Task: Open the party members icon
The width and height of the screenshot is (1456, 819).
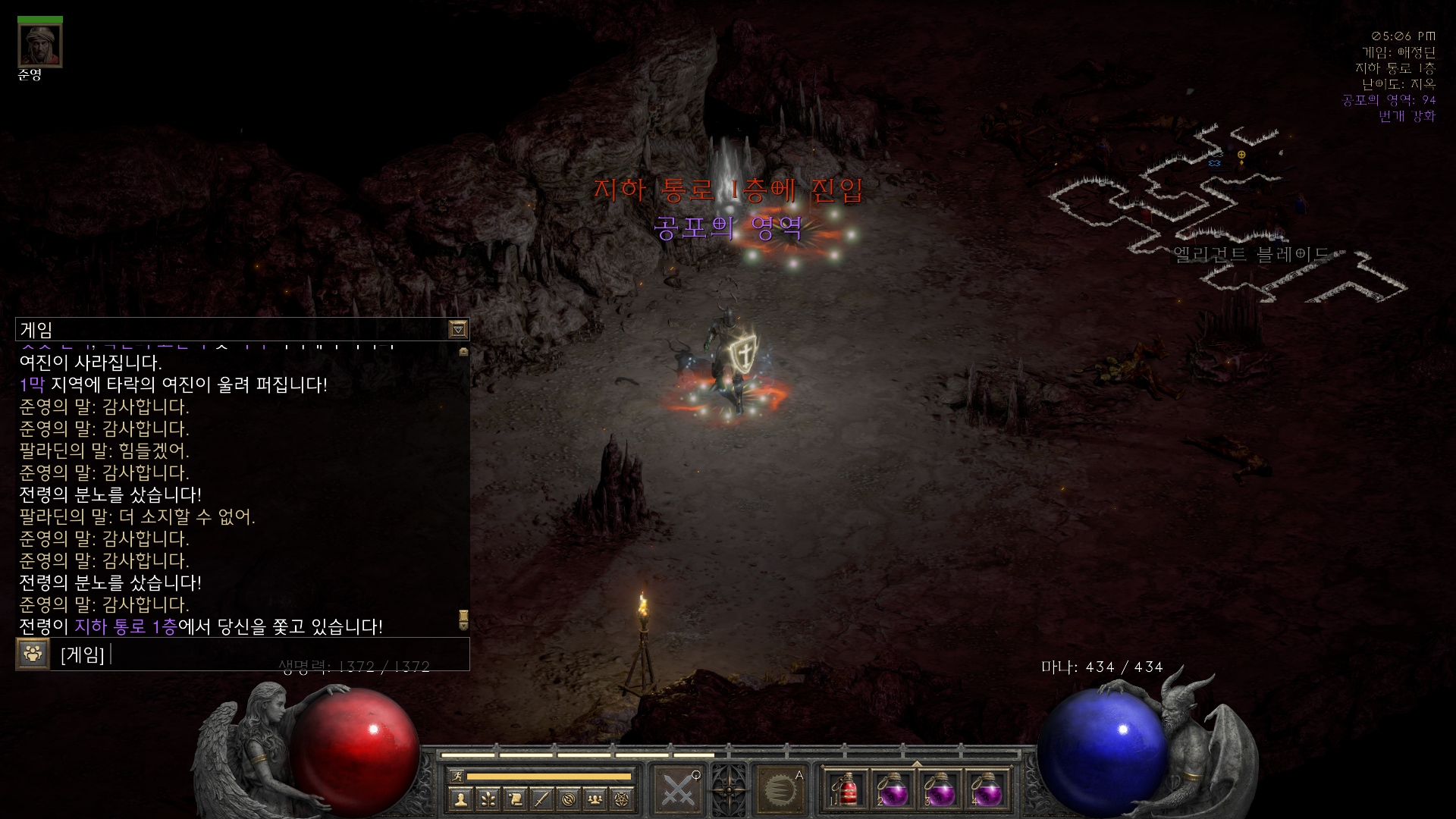Action: point(595,799)
